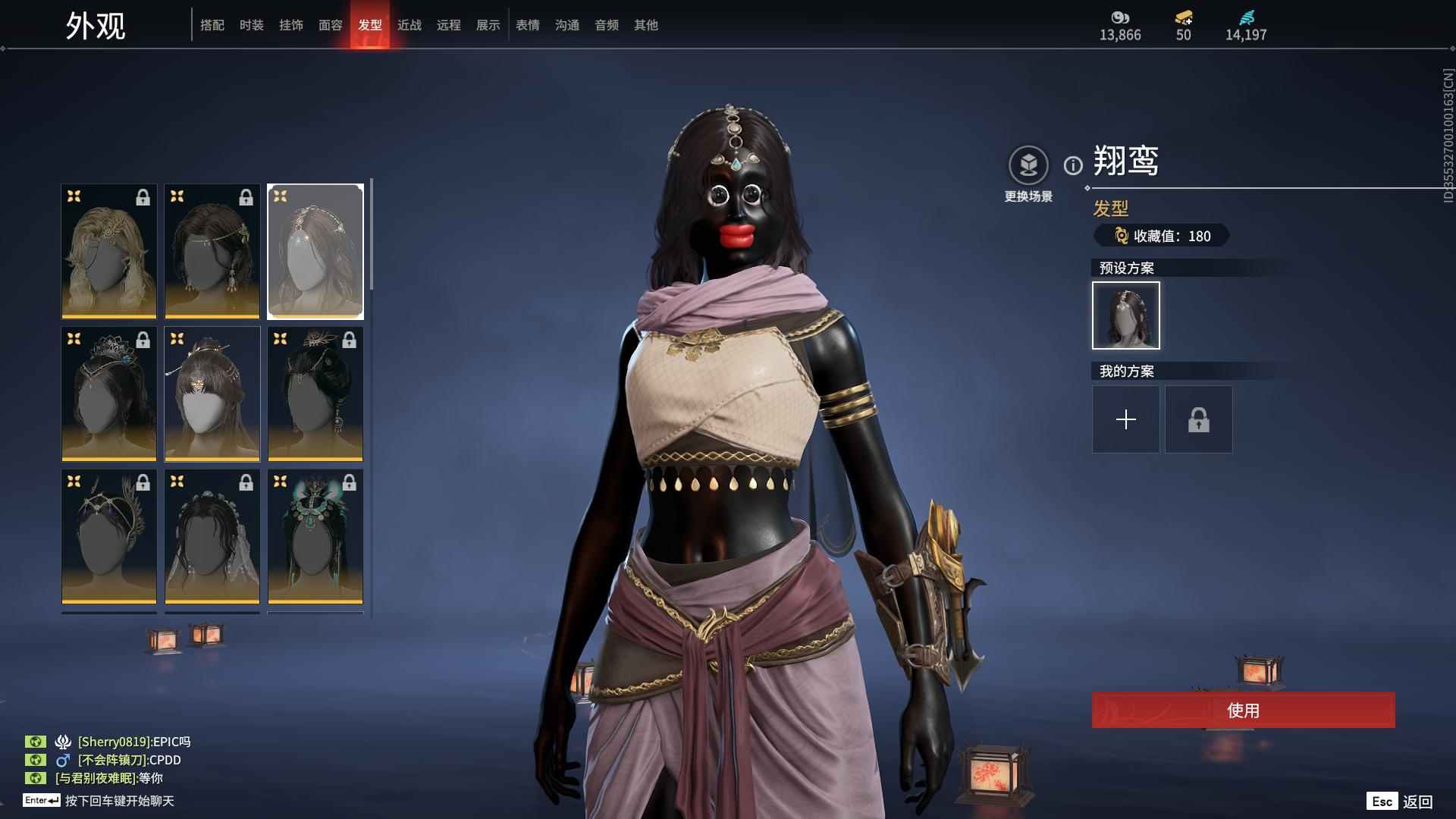This screenshot has width=1456, height=819.
Task: Select the 挂饰 accessories tab
Action: (291, 25)
